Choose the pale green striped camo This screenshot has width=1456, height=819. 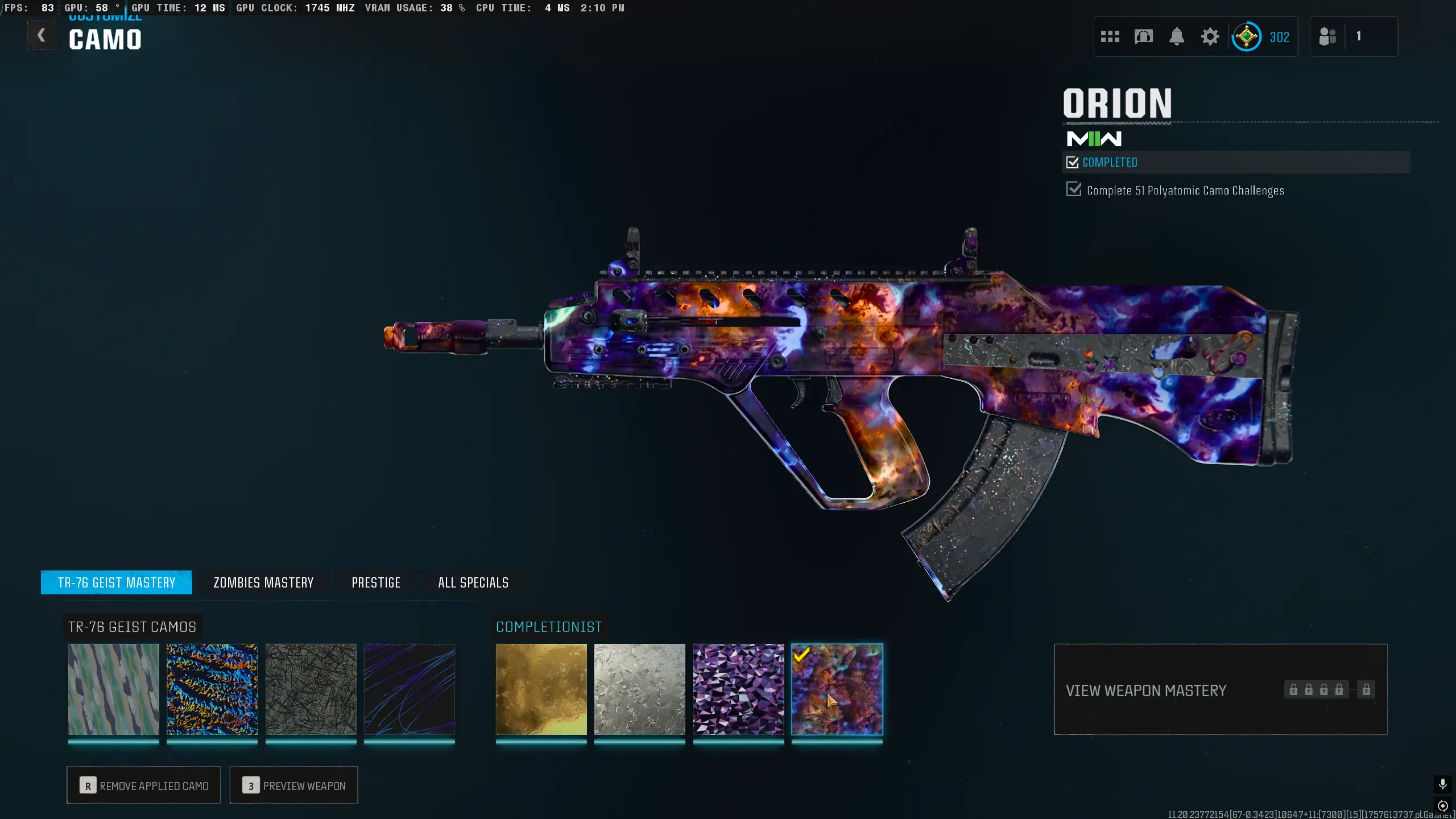click(114, 689)
